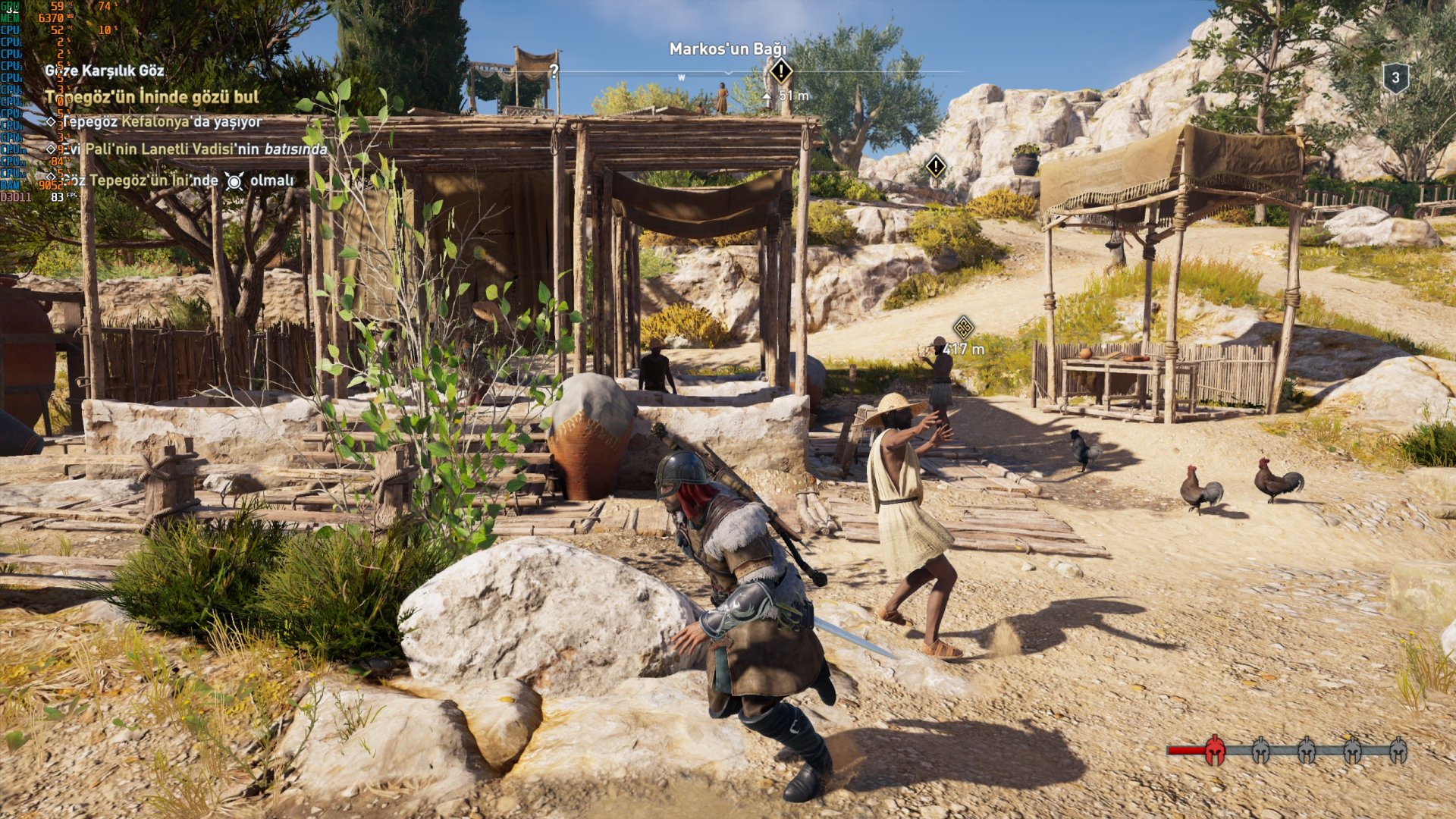
Task: Click the Tepegöz'ün İninde gözü bul objective
Action: (152, 97)
